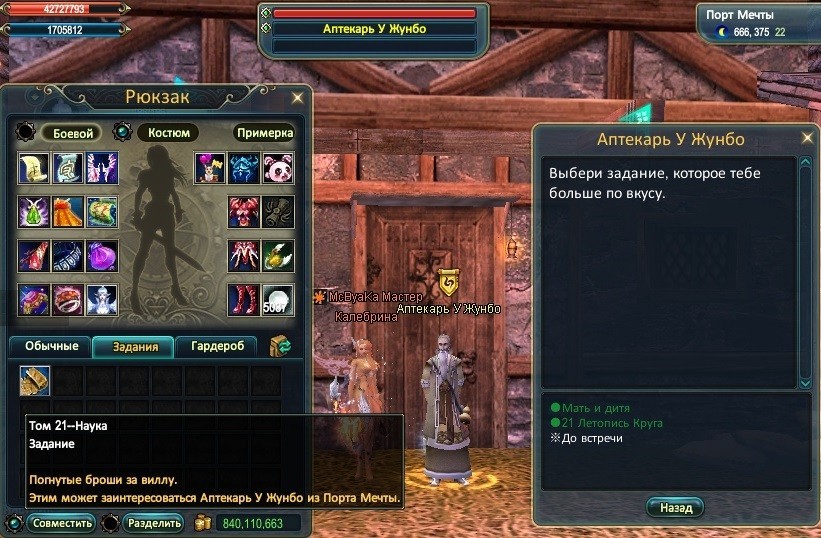Screen dimensions: 821x538
Task: Click the Совместить button
Action: pos(61,523)
